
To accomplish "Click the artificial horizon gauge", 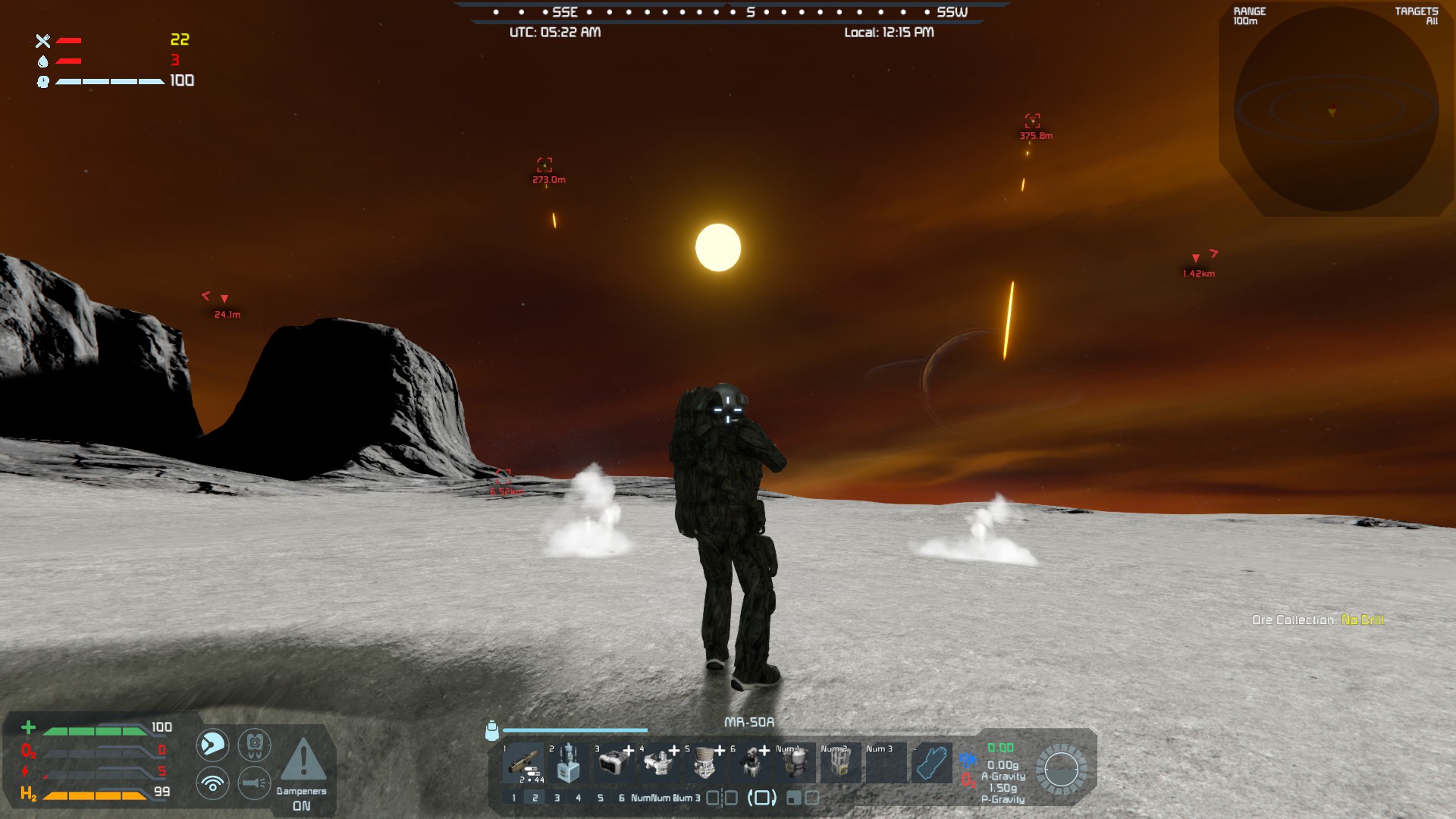I will [1061, 770].
